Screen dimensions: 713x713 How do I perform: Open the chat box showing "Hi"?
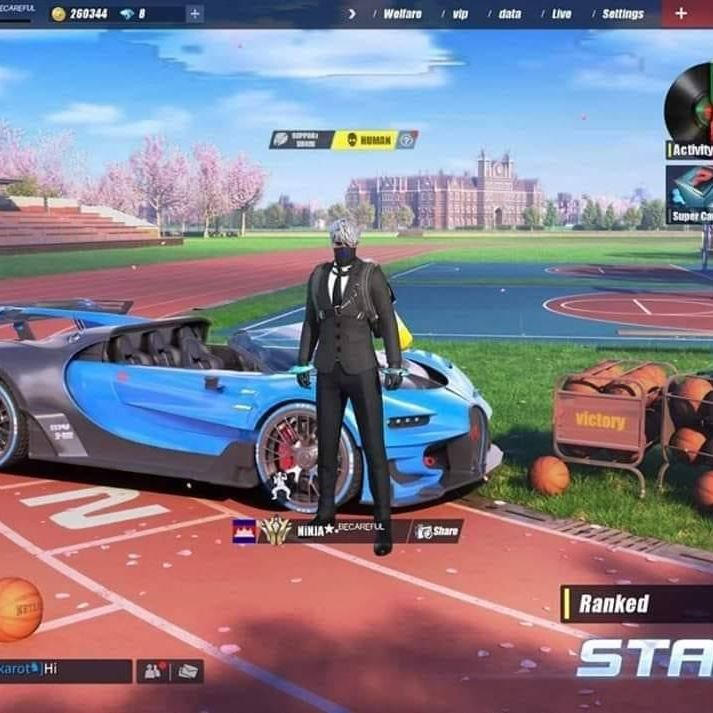(x=66, y=670)
